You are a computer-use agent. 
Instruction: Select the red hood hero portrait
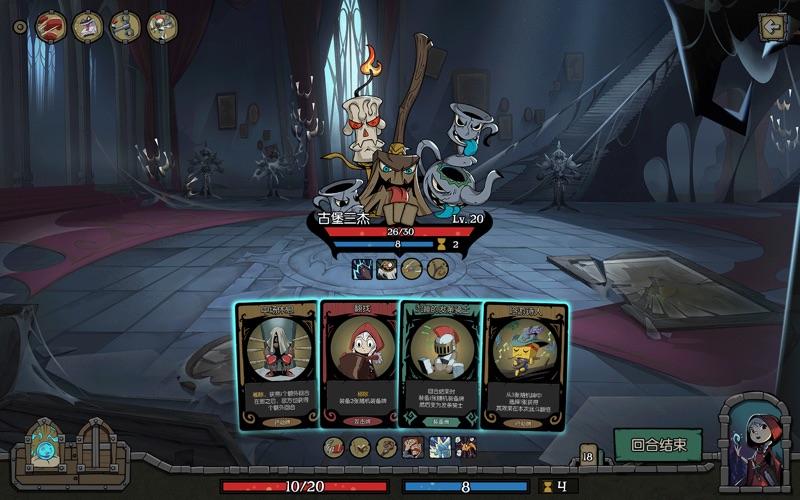(x=753, y=440)
